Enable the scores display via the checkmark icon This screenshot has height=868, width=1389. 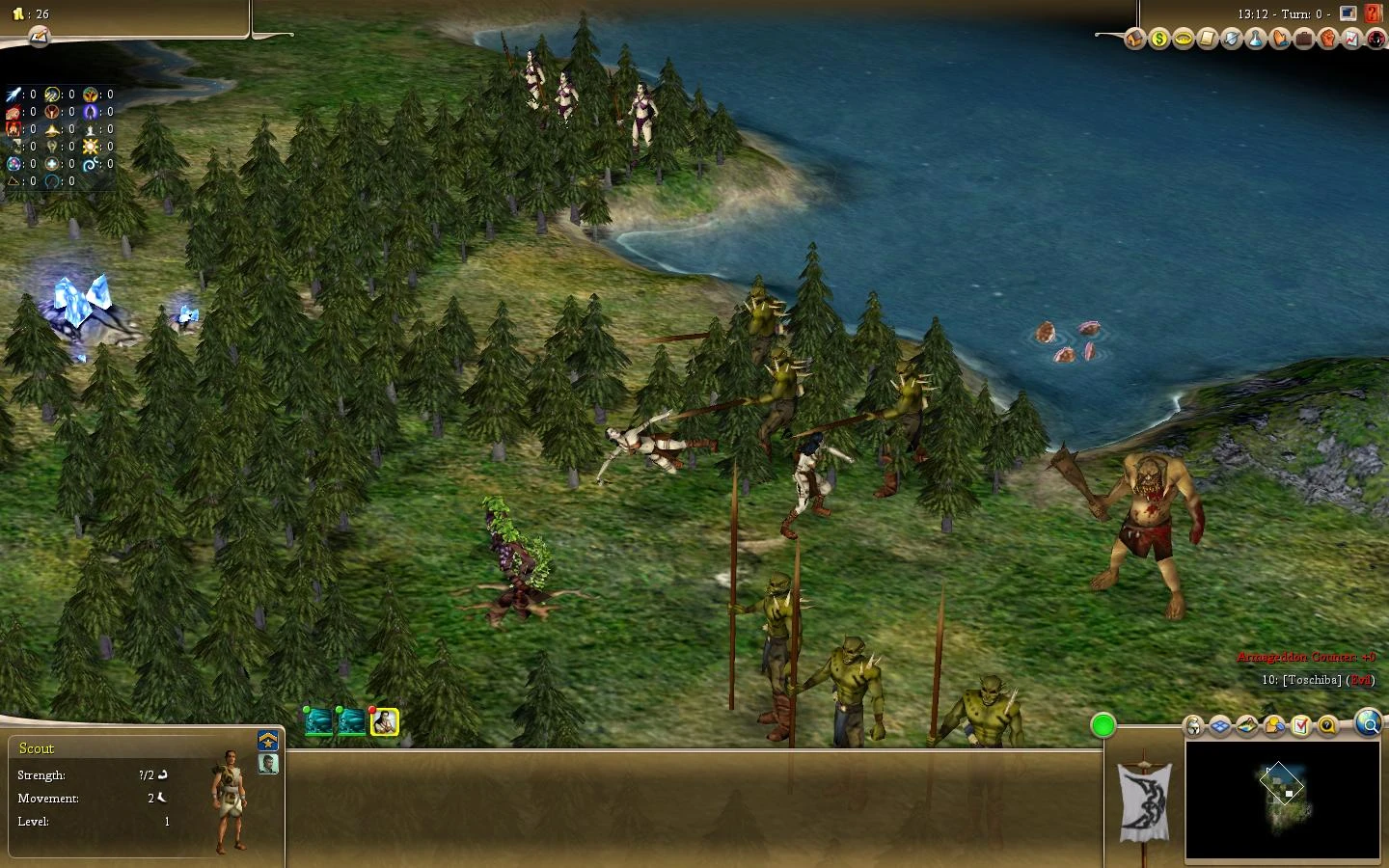tap(1299, 725)
